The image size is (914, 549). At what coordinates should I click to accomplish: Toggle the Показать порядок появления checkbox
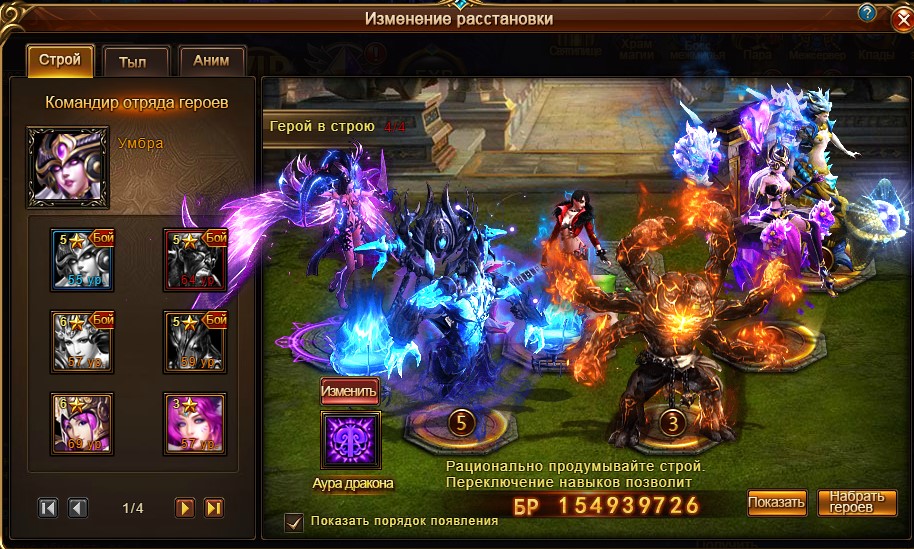tap(294, 521)
